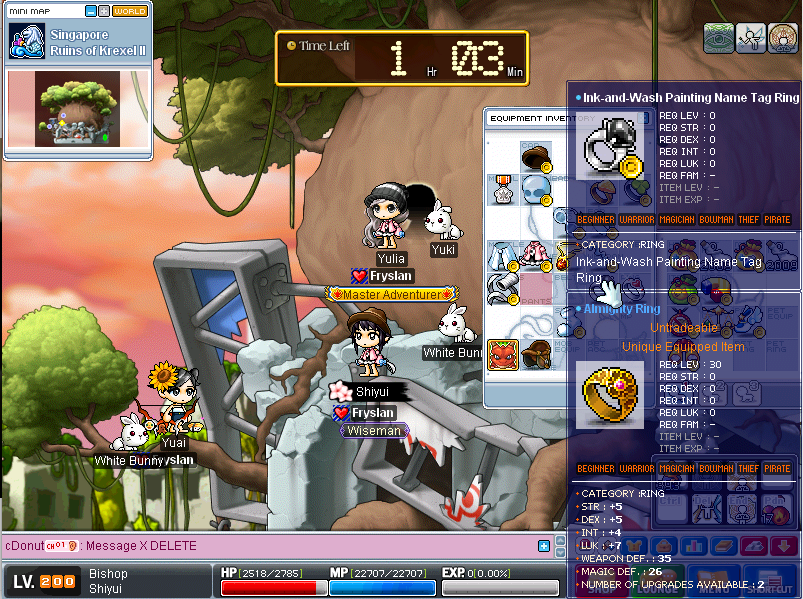
Task: Select the pink top clothing slot
Action: (536, 255)
